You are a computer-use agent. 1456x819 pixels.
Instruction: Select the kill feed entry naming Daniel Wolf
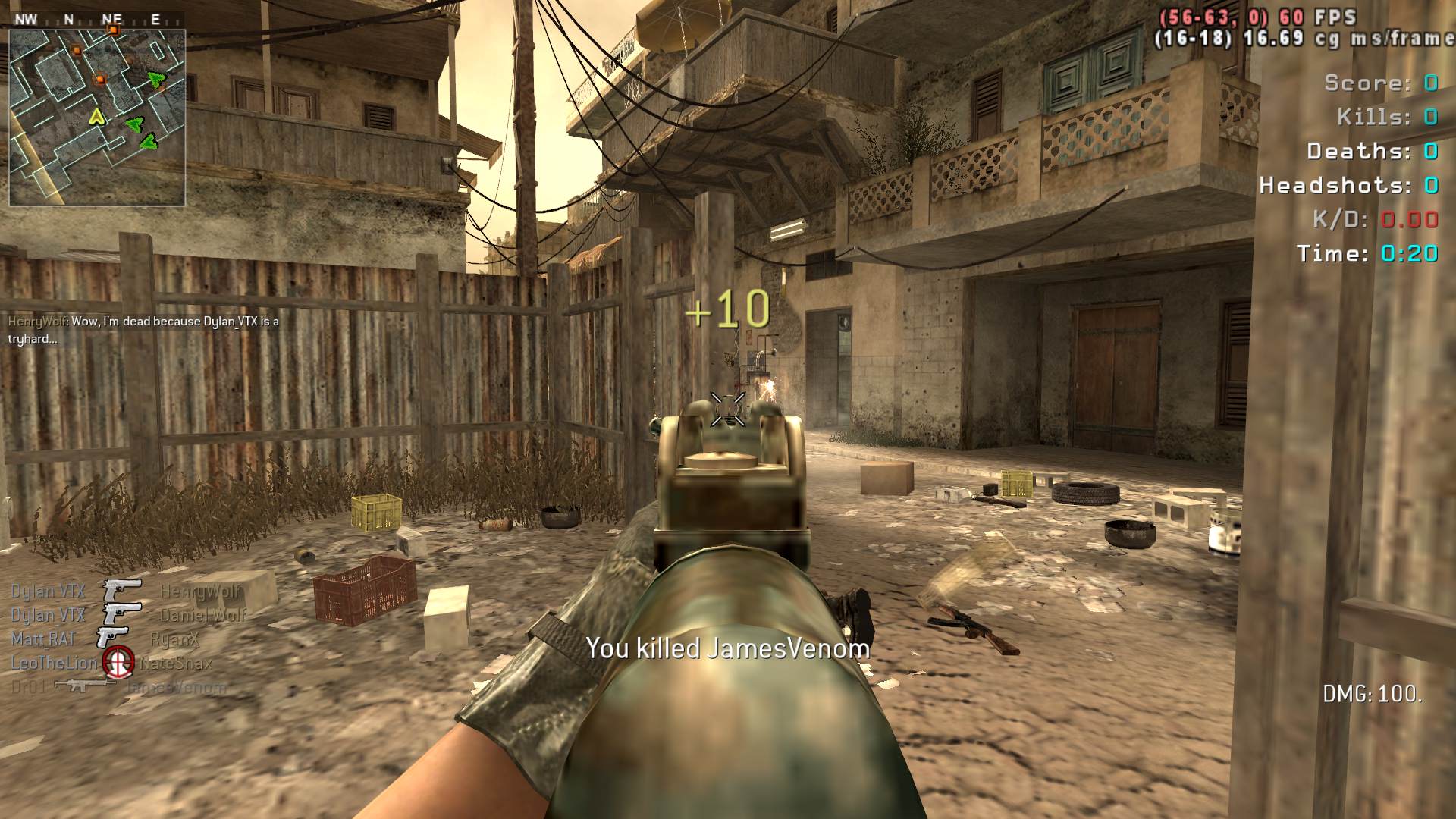pyautogui.click(x=128, y=615)
